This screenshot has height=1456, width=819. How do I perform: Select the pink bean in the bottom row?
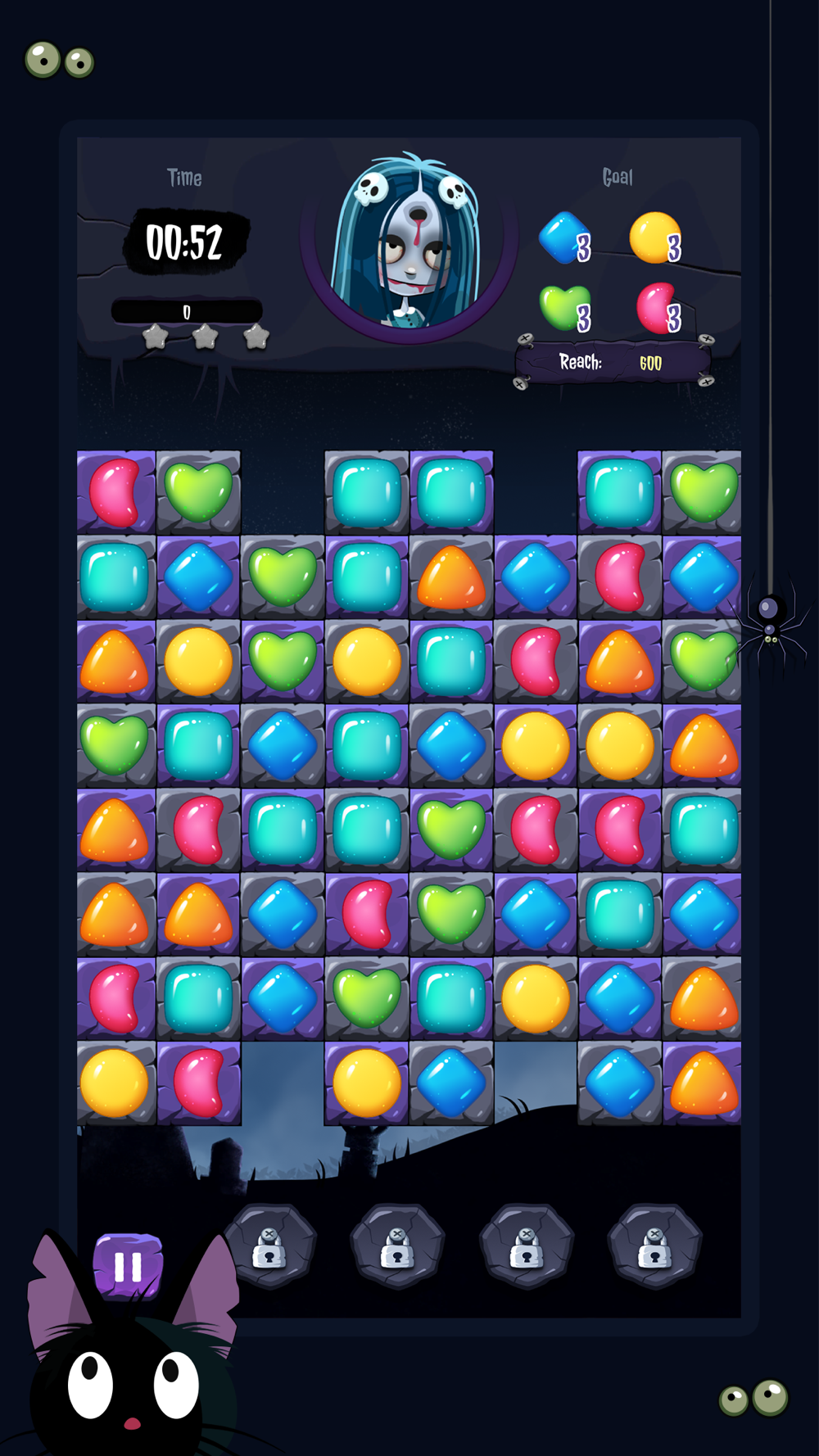(199, 1083)
